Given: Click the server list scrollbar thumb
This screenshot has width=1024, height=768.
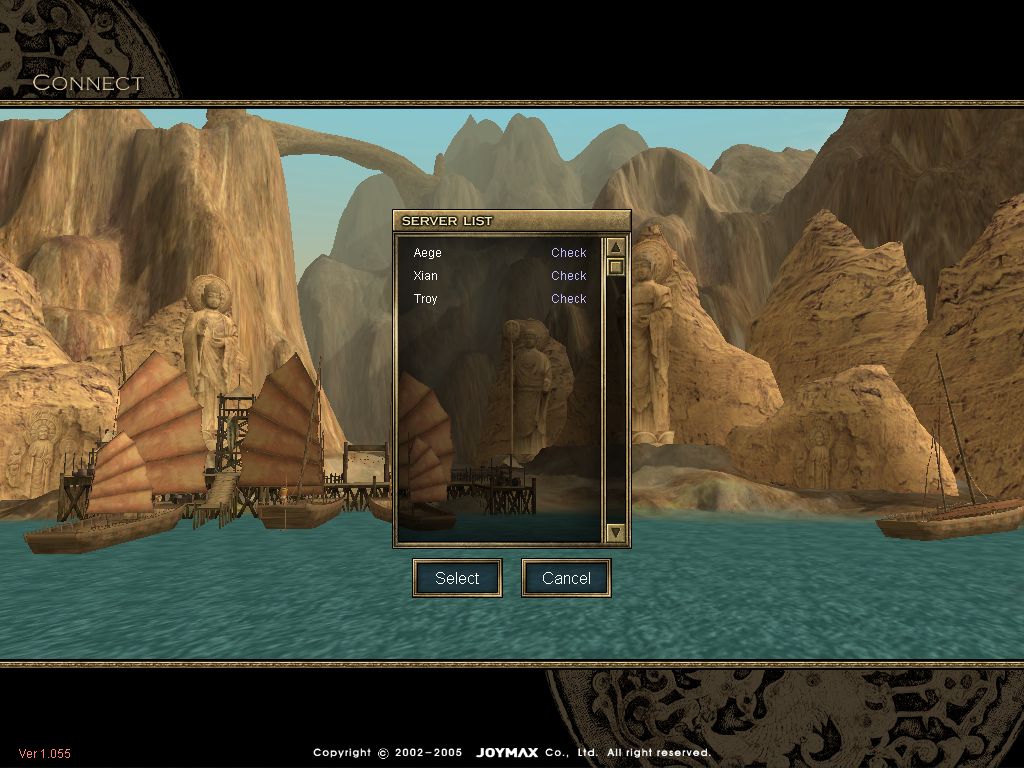Looking at the screenshot, I should coord(616,266).
